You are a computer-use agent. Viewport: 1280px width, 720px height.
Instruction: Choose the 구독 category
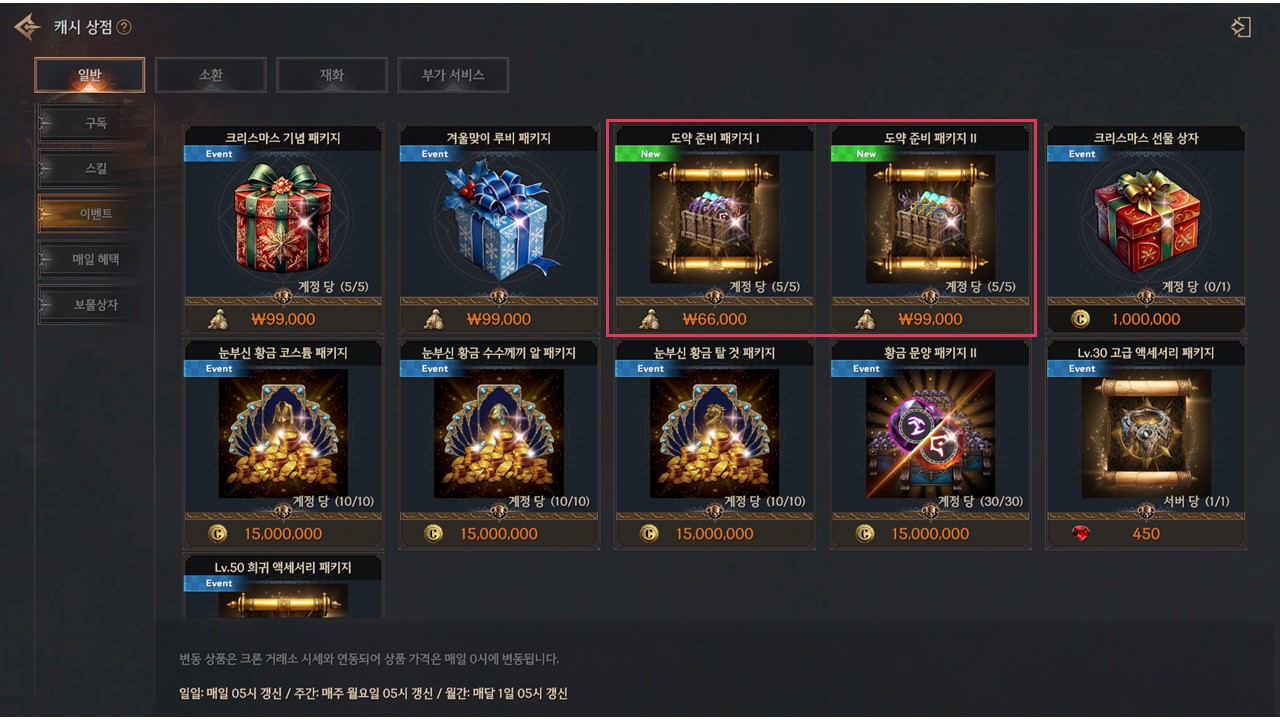(x=95, y=123)
